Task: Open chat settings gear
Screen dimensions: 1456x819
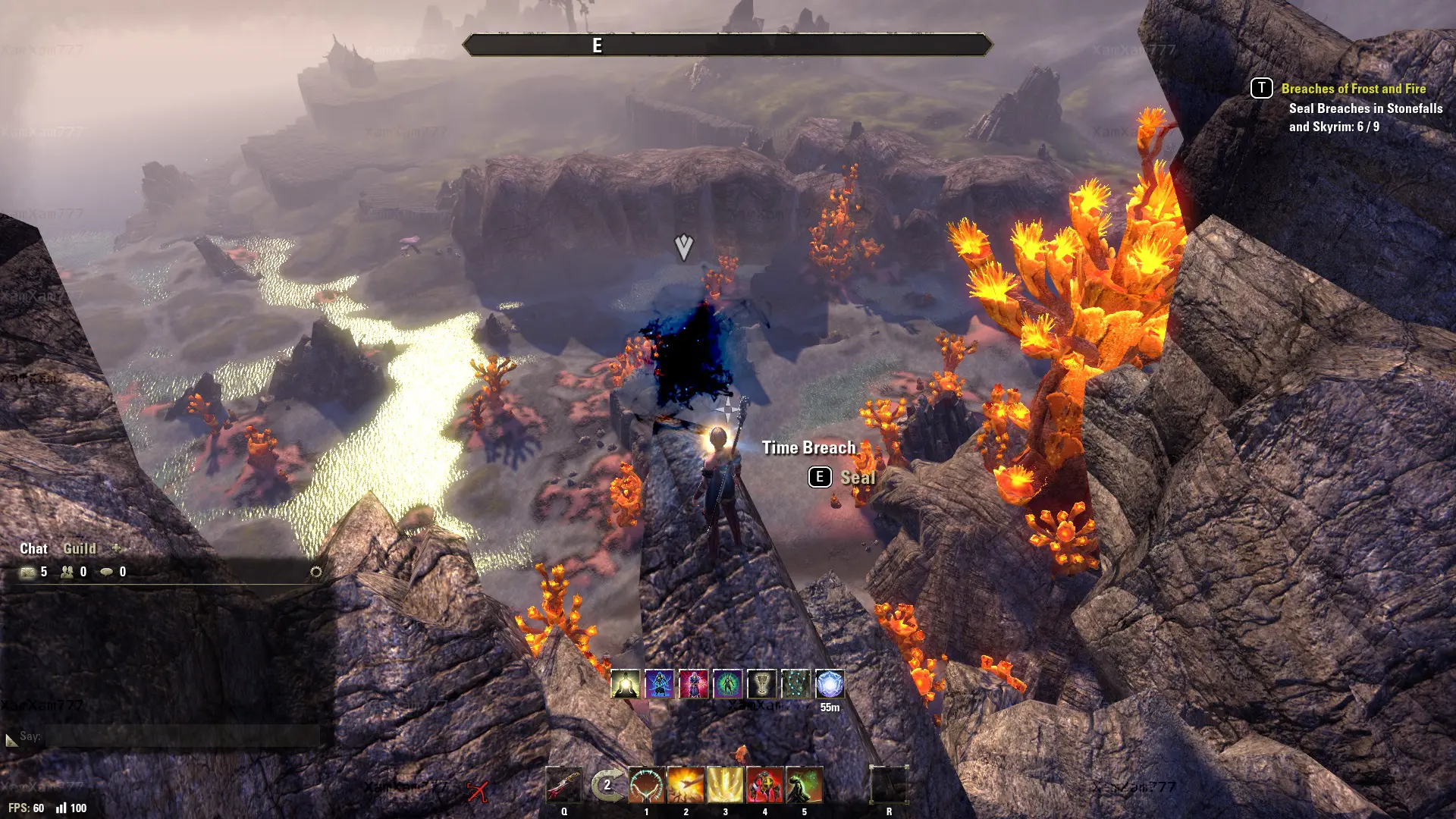Action: [316, 572]
